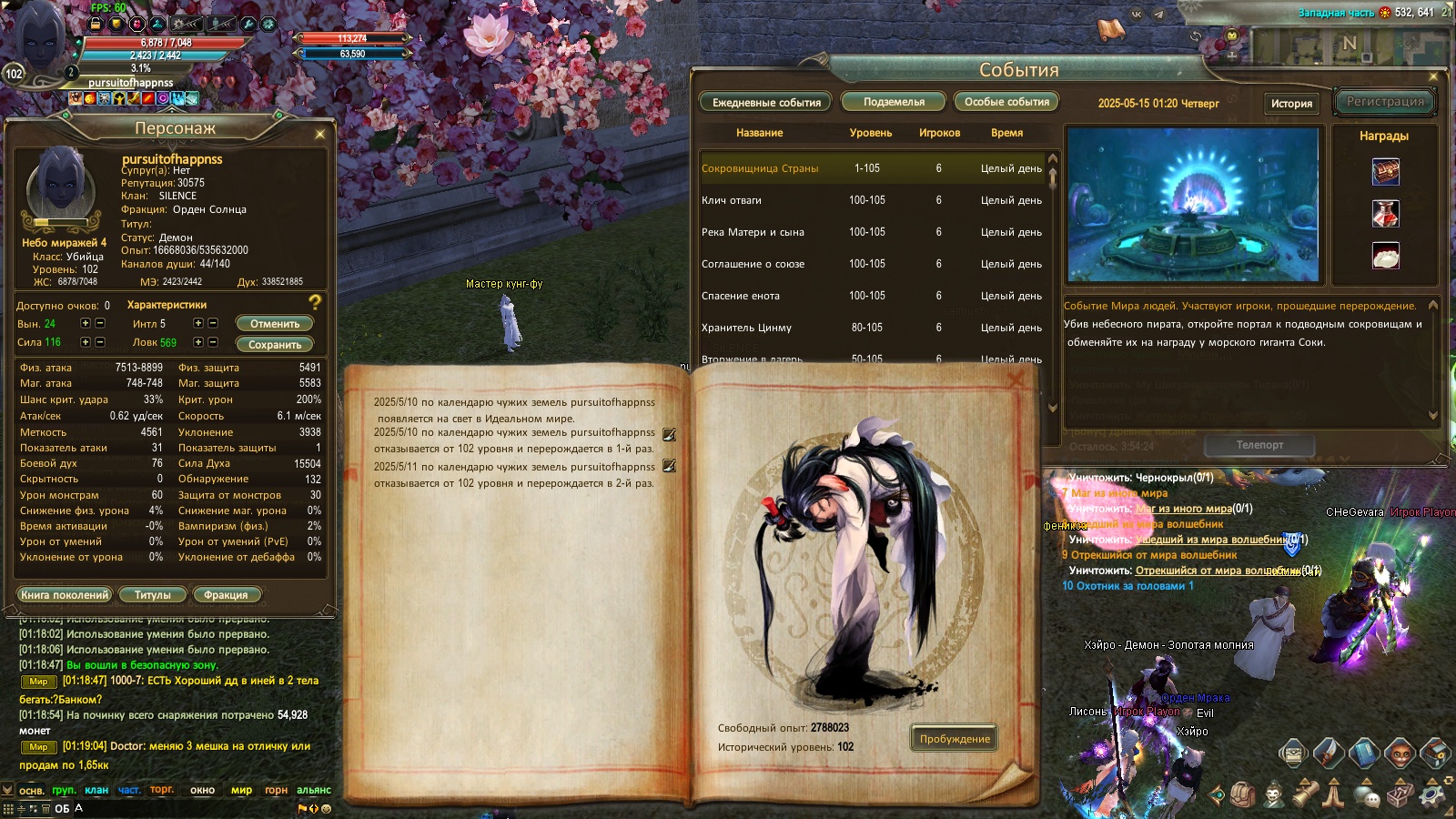Switch to the Подземелья tab
The image size is (1456, 819).
894,102
